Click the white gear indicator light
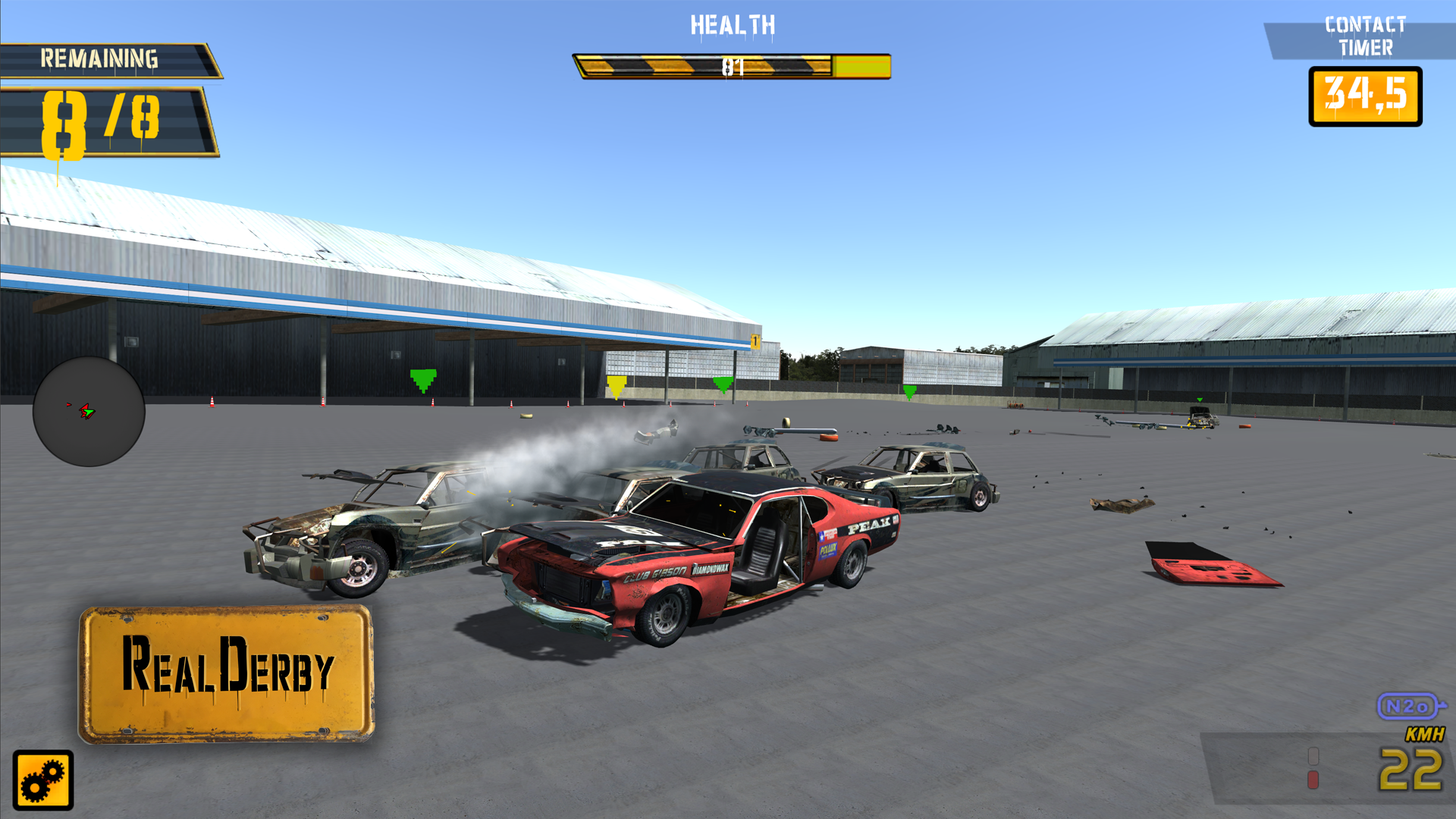Screen dimensions: 1456x819 click(1313, 756)
